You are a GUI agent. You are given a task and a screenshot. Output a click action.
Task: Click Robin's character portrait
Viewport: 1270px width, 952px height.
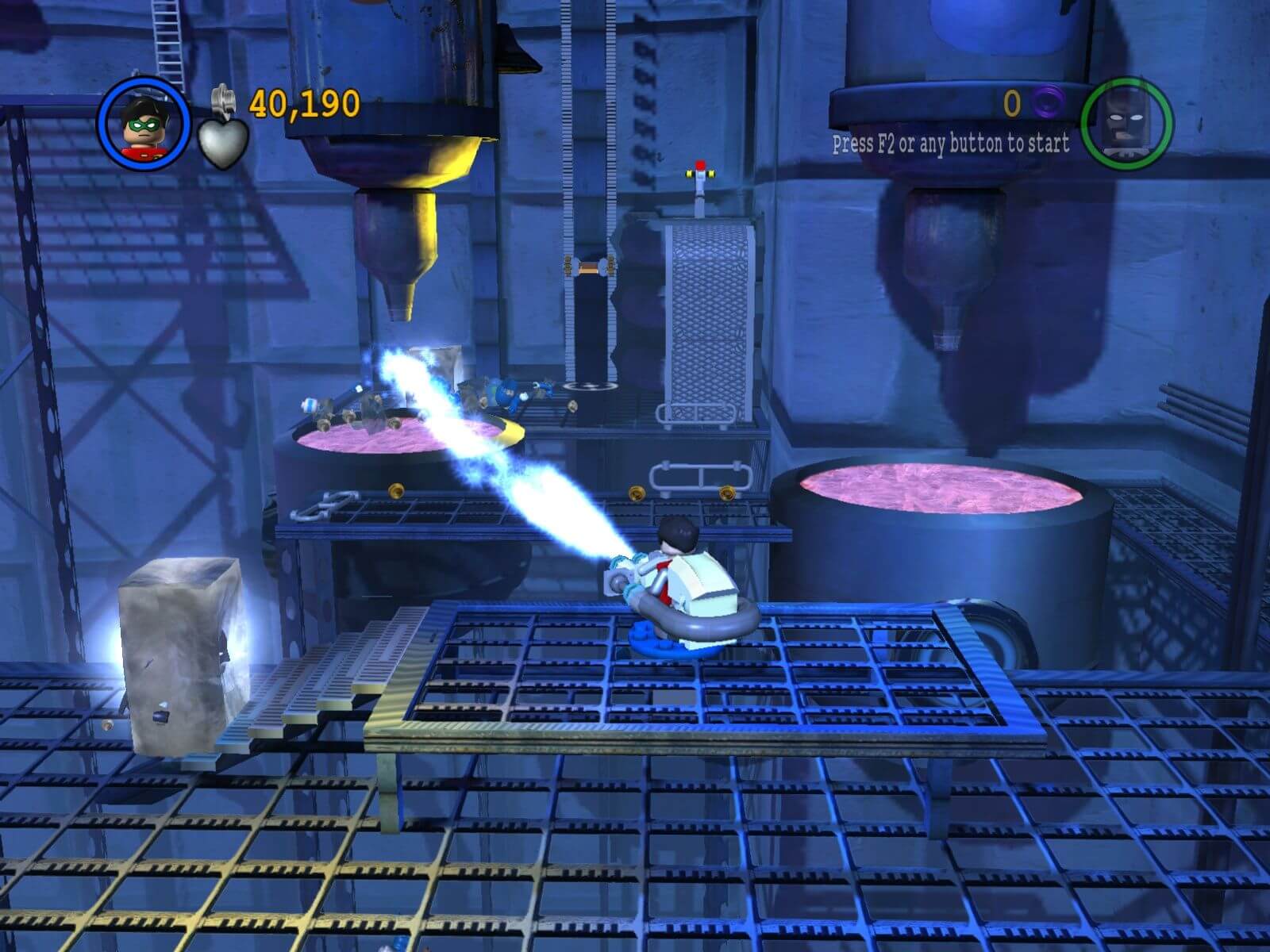coord(144,125)
